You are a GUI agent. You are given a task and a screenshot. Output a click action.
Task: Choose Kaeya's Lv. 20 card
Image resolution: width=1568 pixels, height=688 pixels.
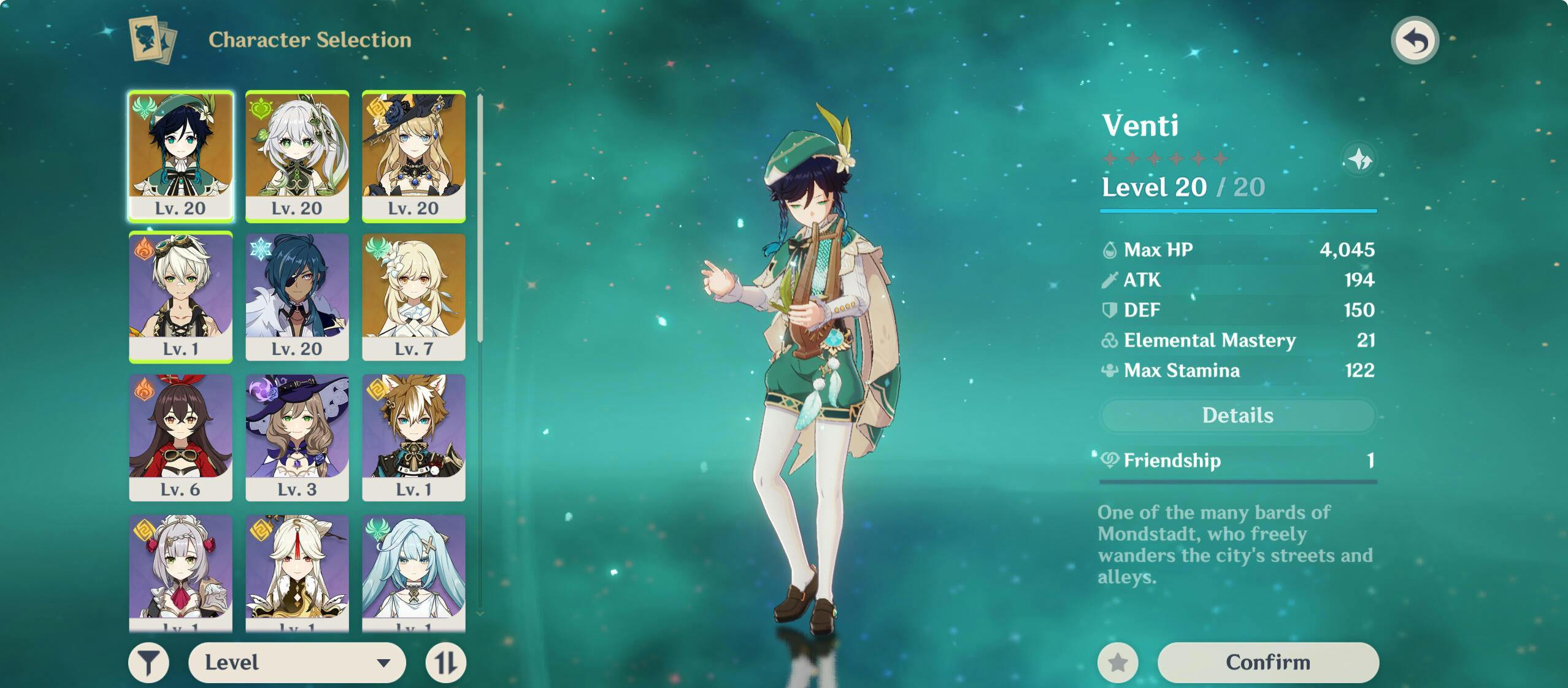pyautogui.click(x=297, y=297)
